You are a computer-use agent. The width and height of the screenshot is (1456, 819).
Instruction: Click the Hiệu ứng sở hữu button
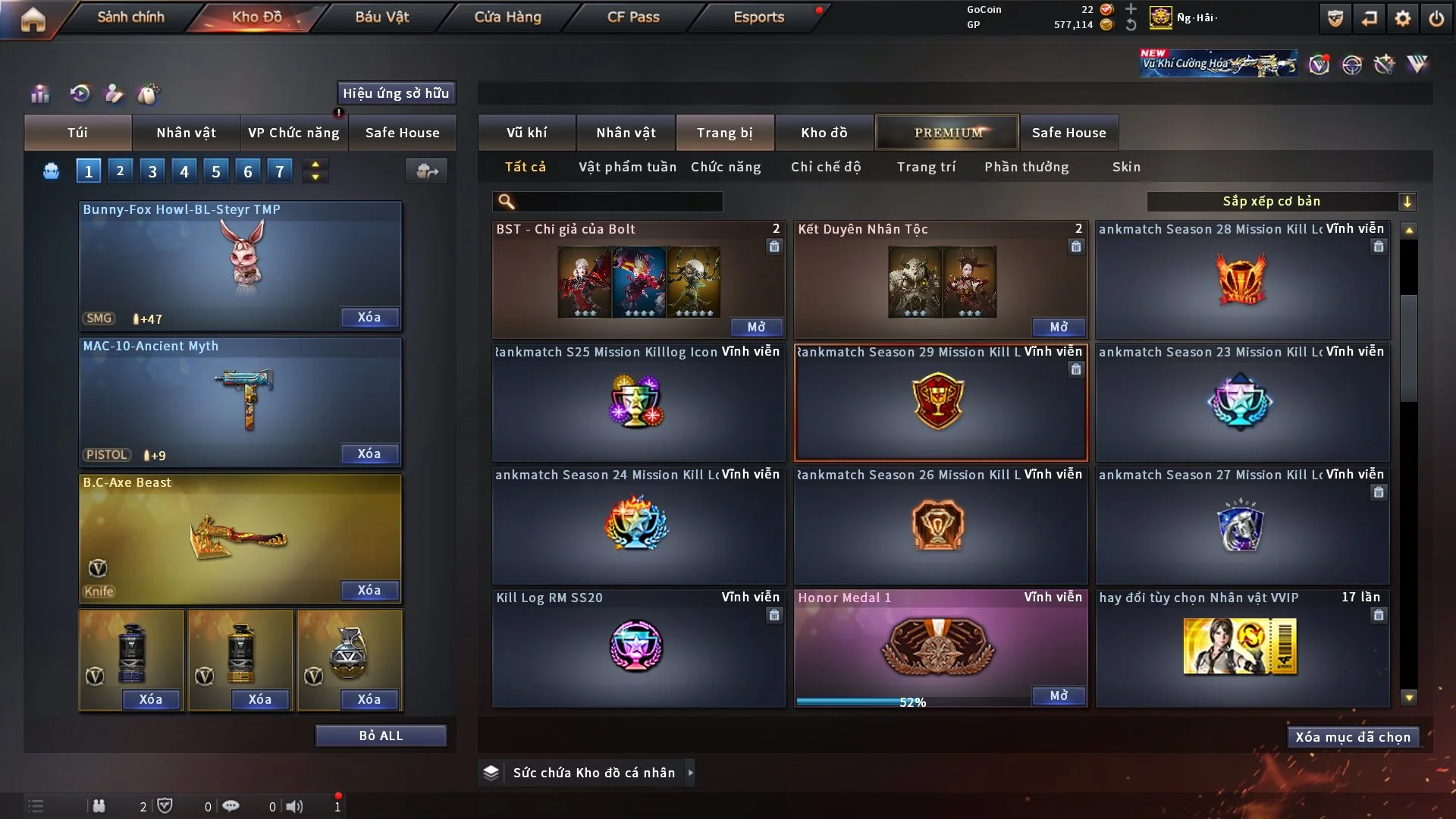[396, 93]
